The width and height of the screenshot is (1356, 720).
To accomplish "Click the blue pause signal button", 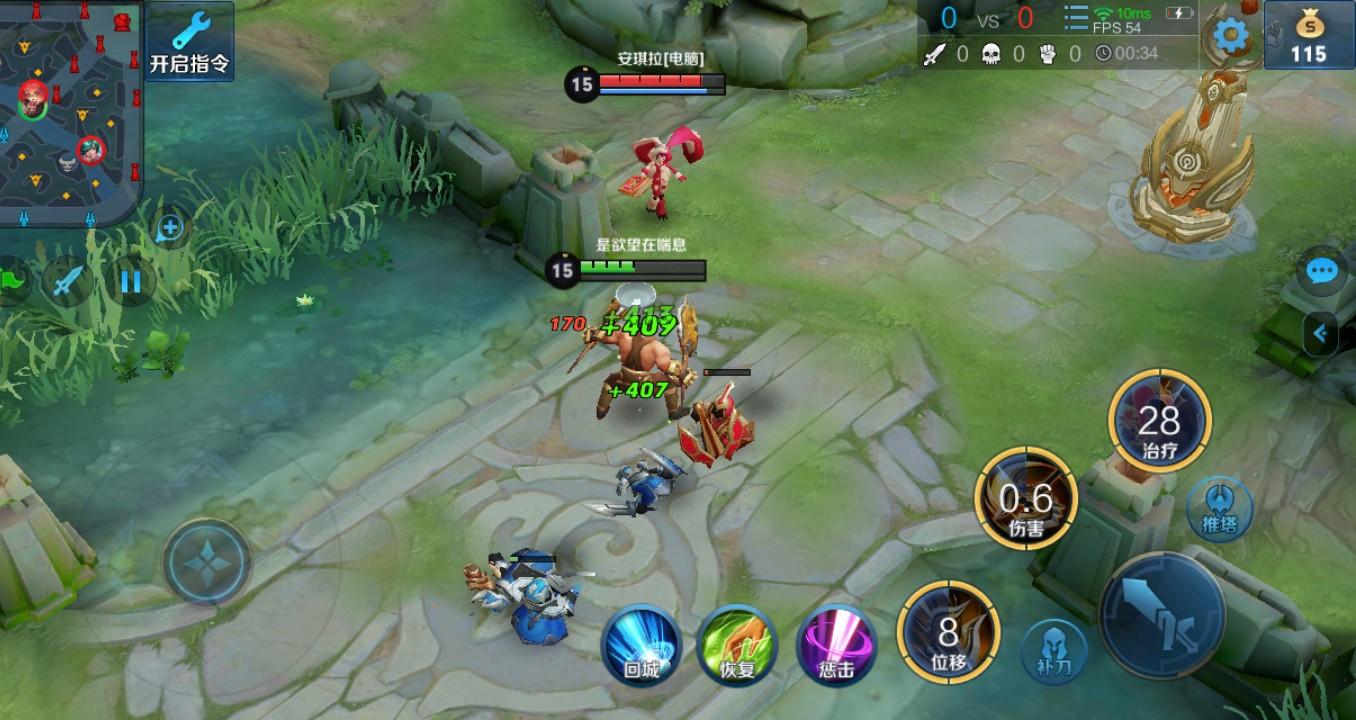I will 130,281.
